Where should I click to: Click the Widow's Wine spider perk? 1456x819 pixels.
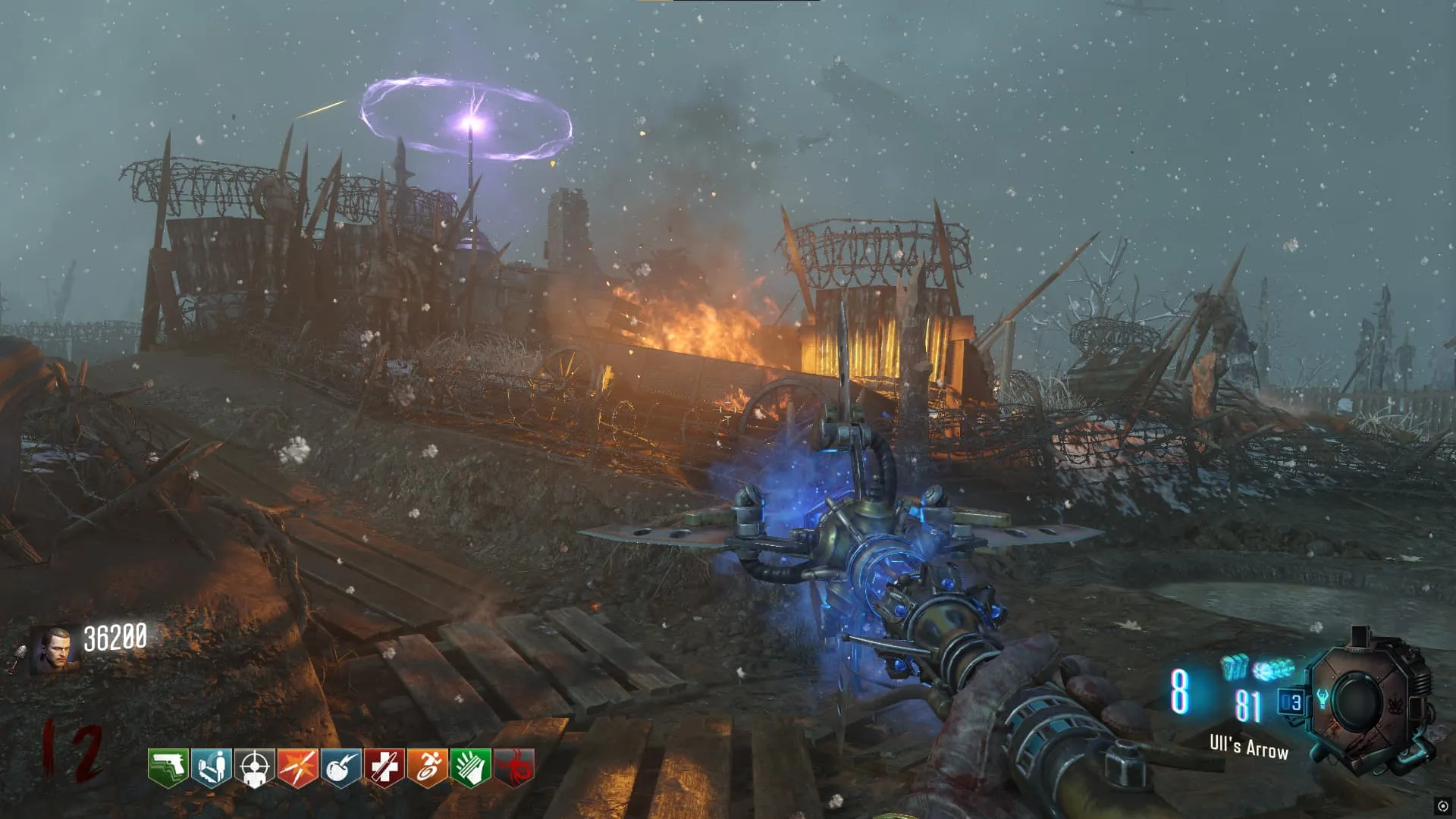514,767
